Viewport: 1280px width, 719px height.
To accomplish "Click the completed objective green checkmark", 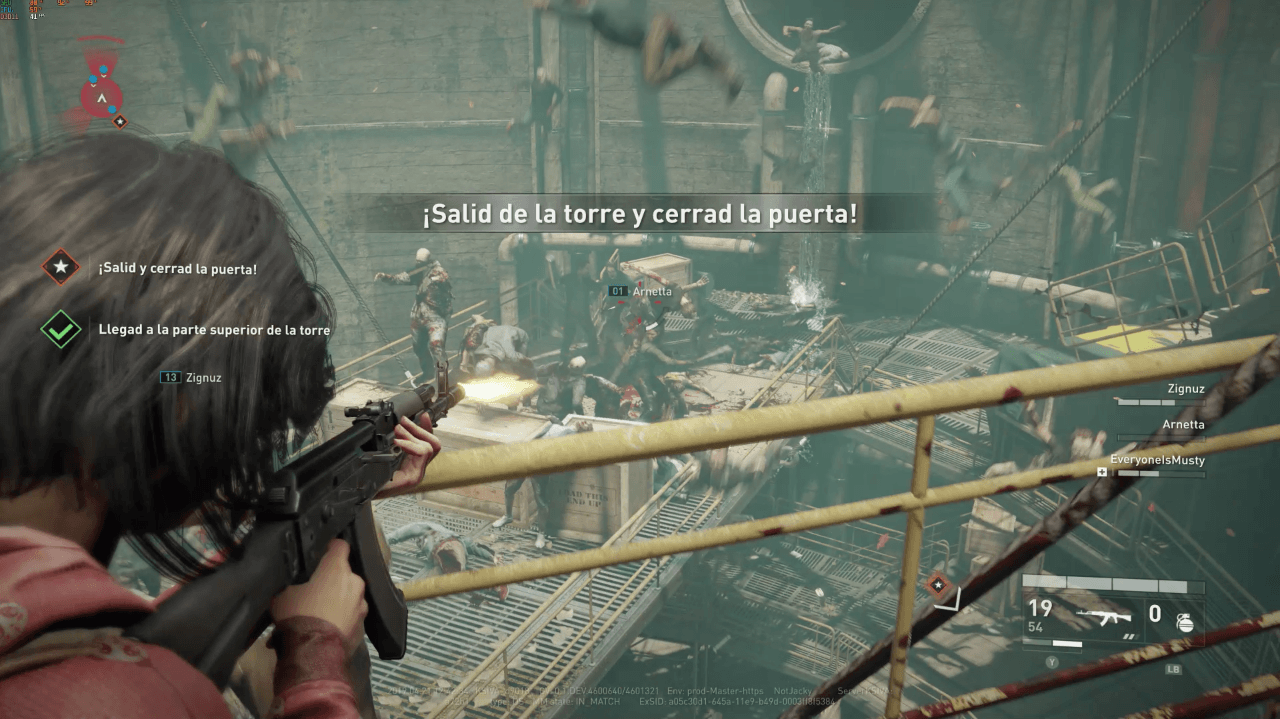I will tap(61, 329).
